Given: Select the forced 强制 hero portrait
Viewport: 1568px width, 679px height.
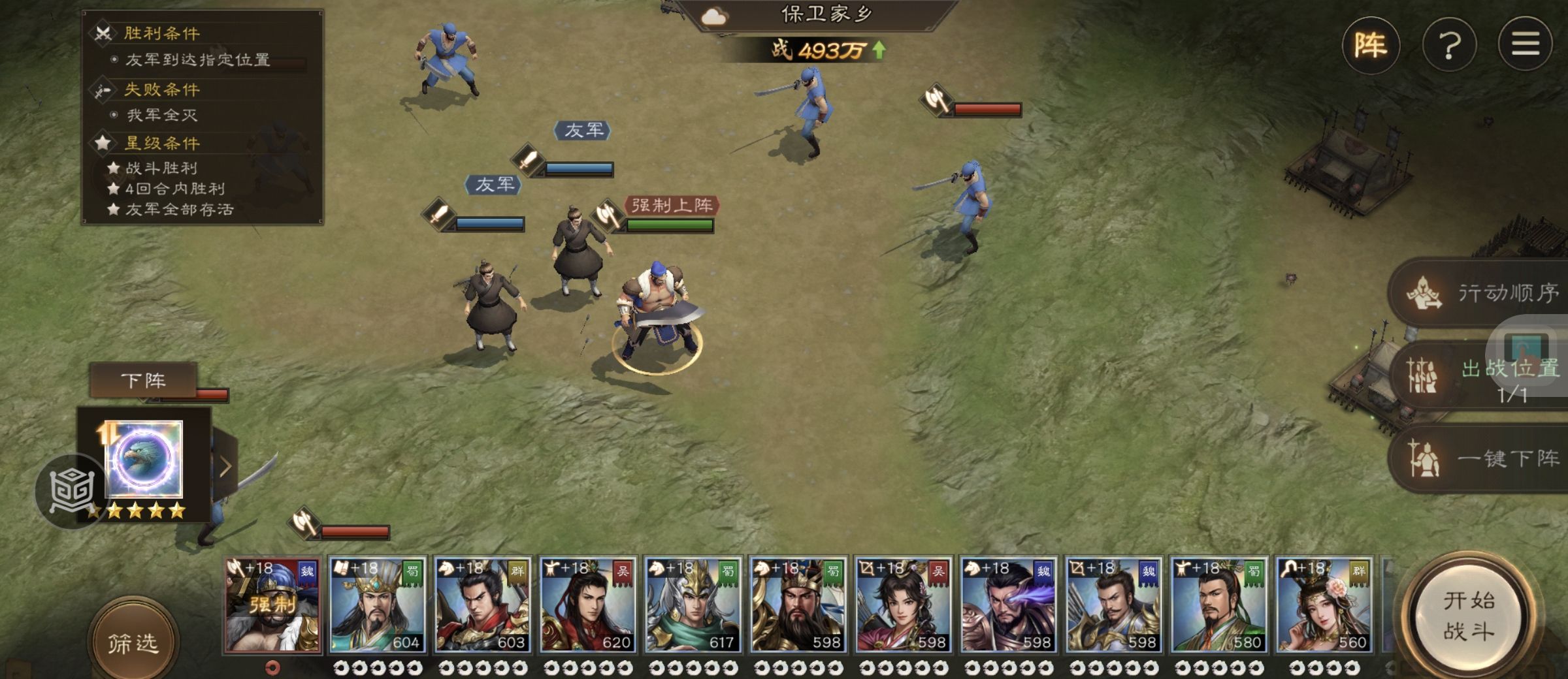Looking at the screenshot, I should [x=272, y=605].
